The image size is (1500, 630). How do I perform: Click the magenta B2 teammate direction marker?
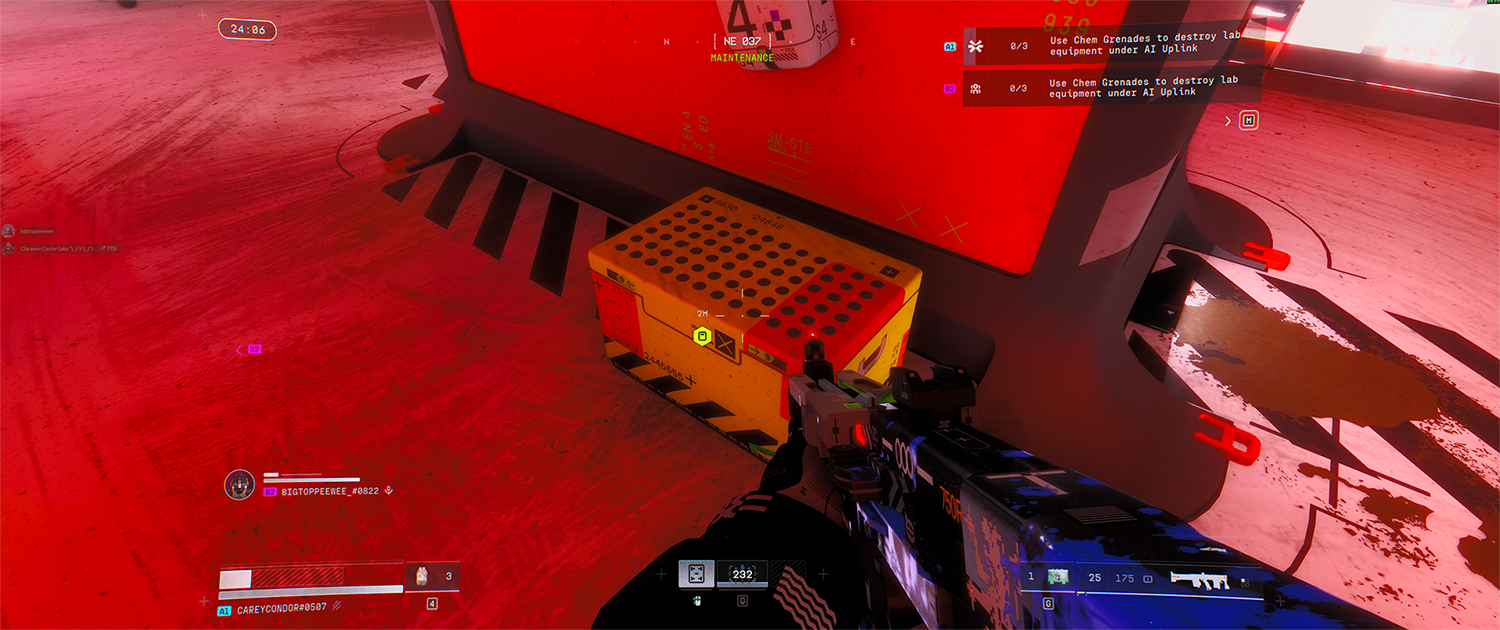coord(253,349)
